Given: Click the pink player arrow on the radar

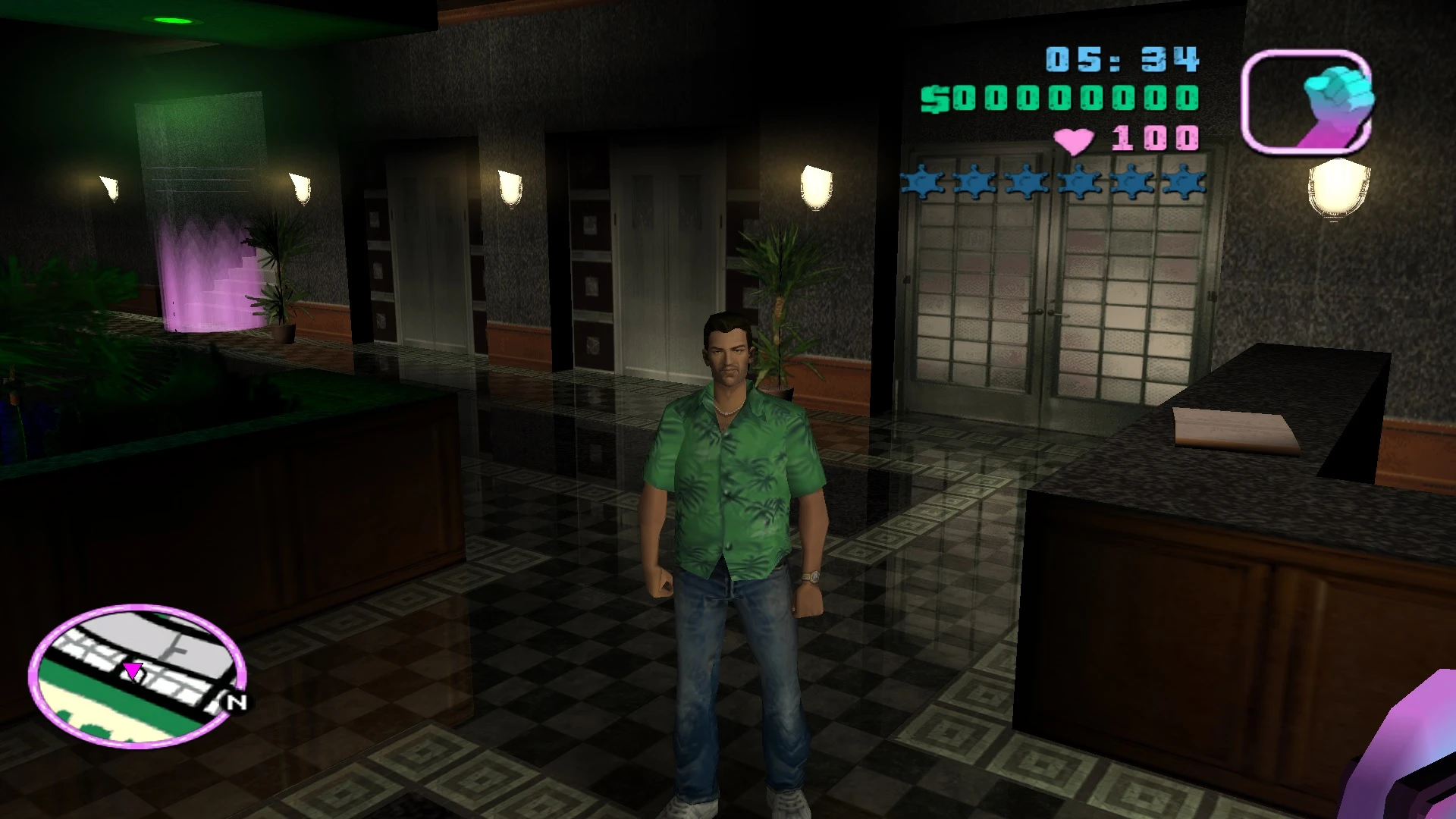Looking at the screenshot, I should click(x=133, y=671).
